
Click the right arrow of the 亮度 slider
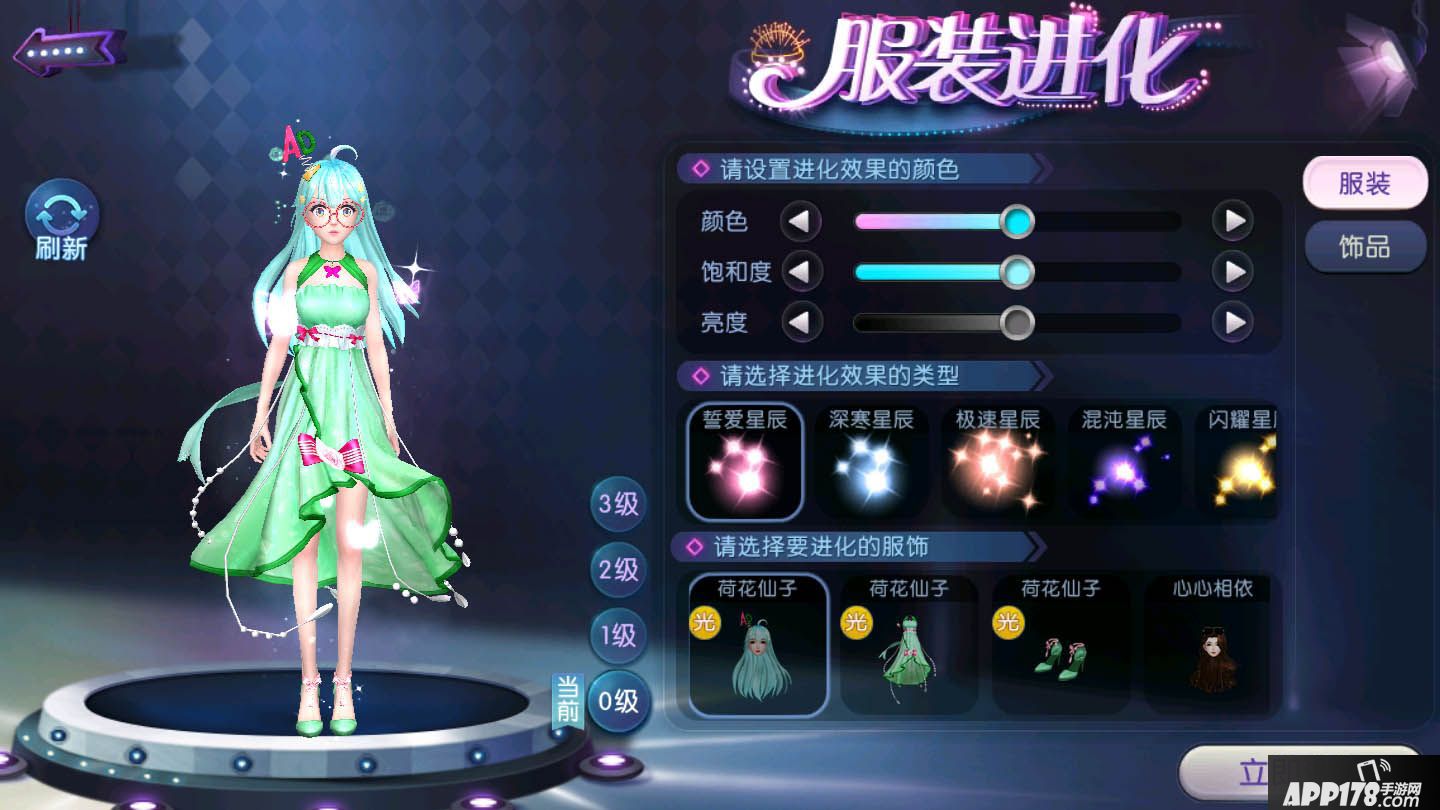(1234, 323)
